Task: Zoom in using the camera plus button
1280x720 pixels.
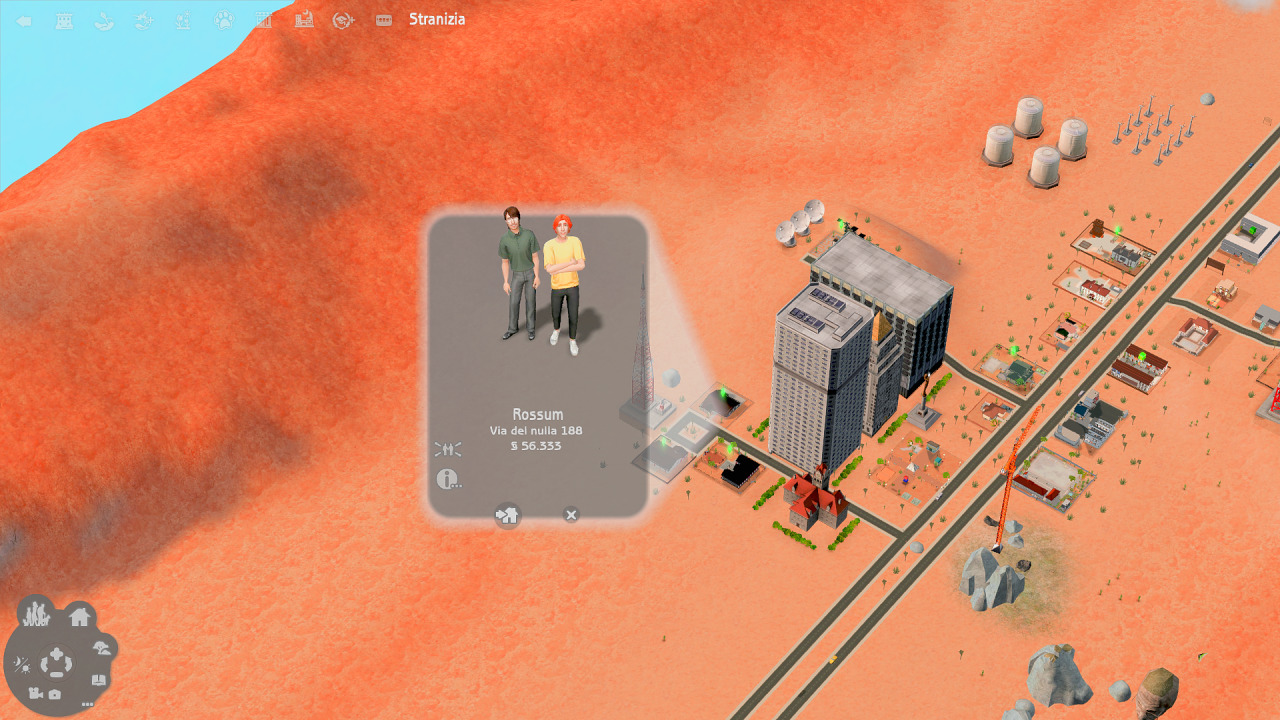Action: tap(57, 655)
